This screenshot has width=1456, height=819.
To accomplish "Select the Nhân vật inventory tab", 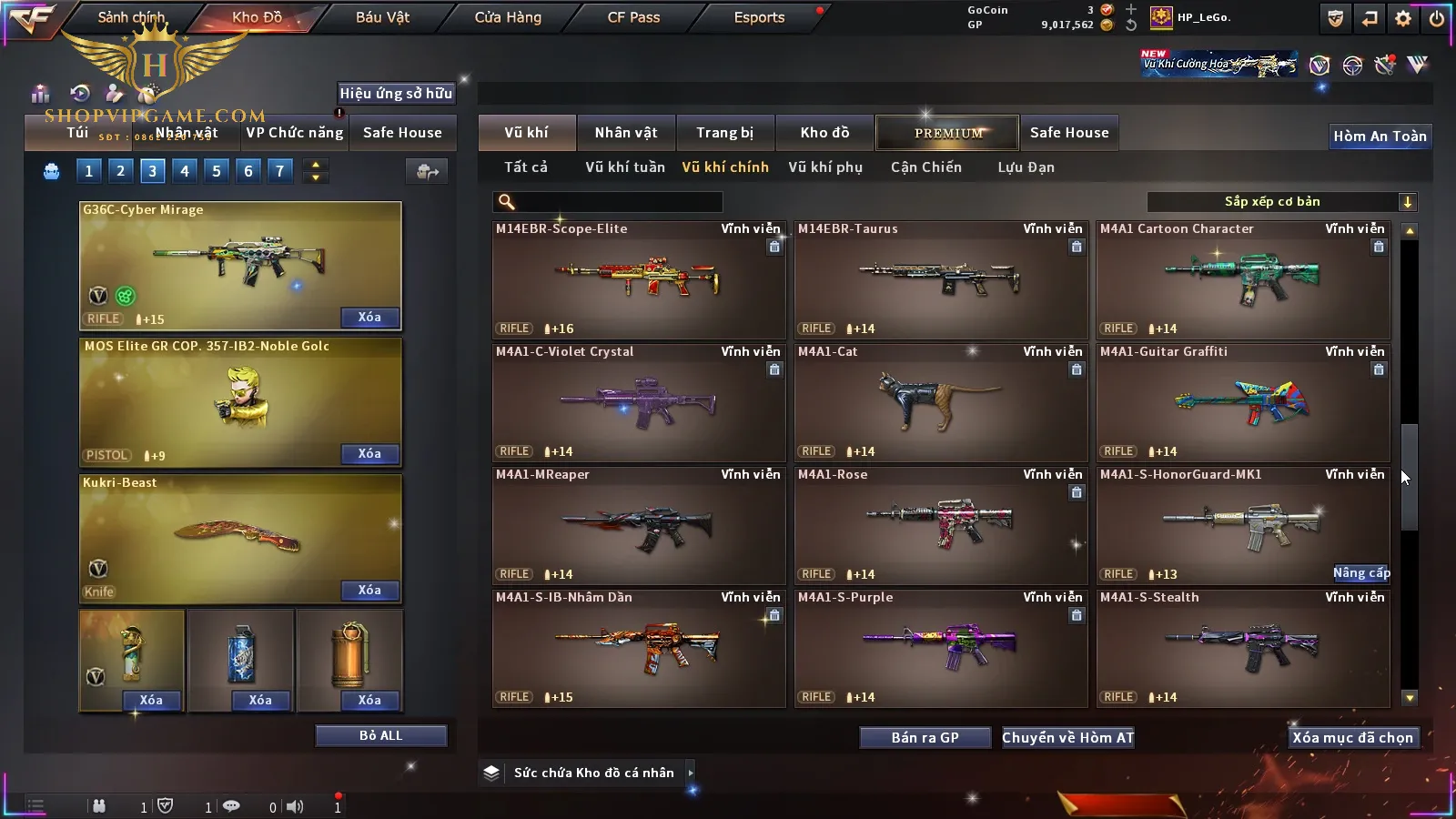I will 625,133.
